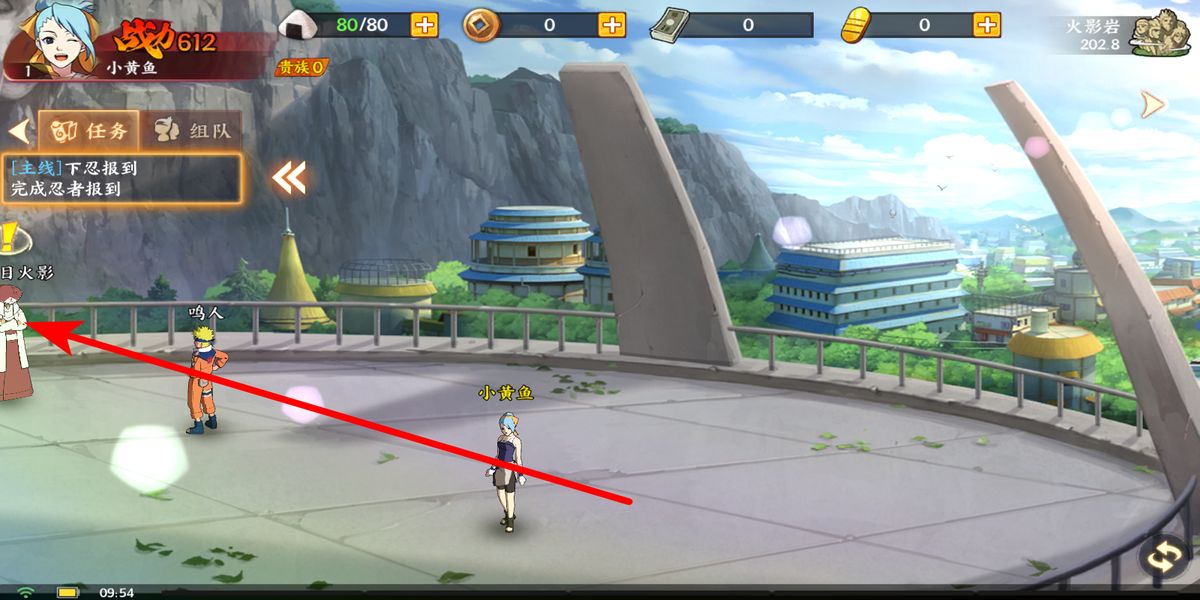Open the player avatar profile
The width and height of the screenshot is (1200, 600).
tap(47, 37)
